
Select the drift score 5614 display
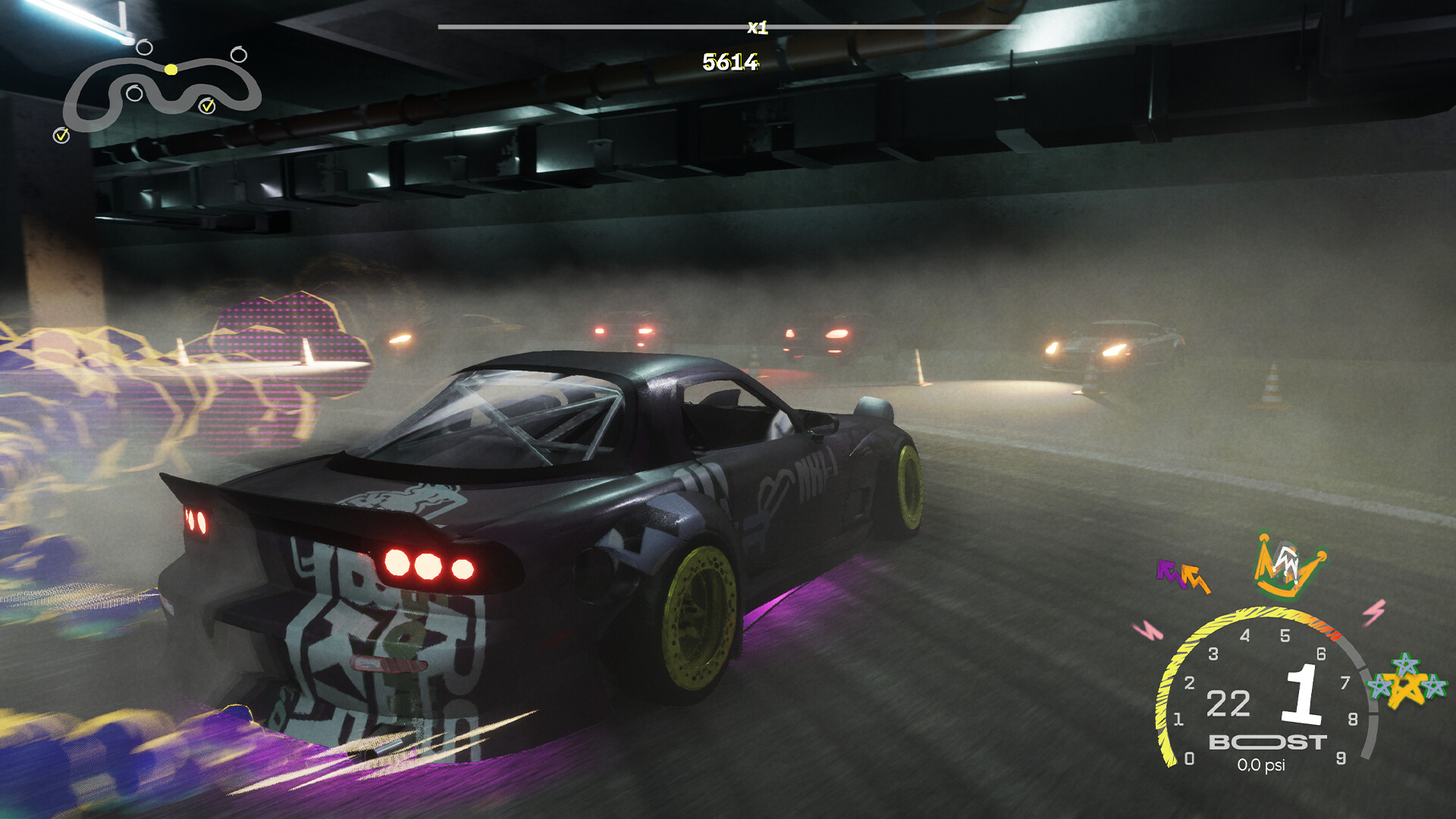[x=730, y=62]
